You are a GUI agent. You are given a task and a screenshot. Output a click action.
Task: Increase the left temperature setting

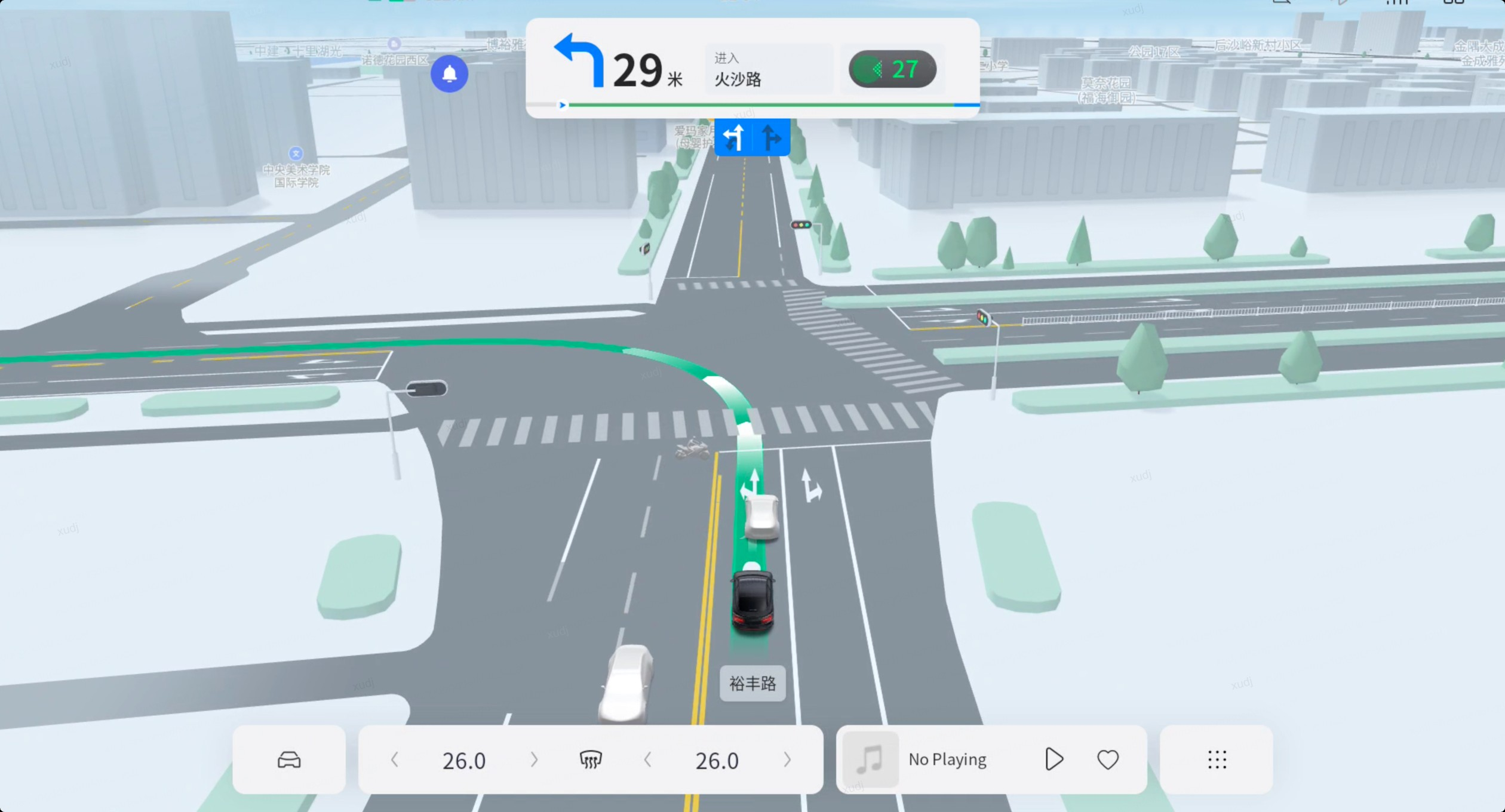pos(534,759)
